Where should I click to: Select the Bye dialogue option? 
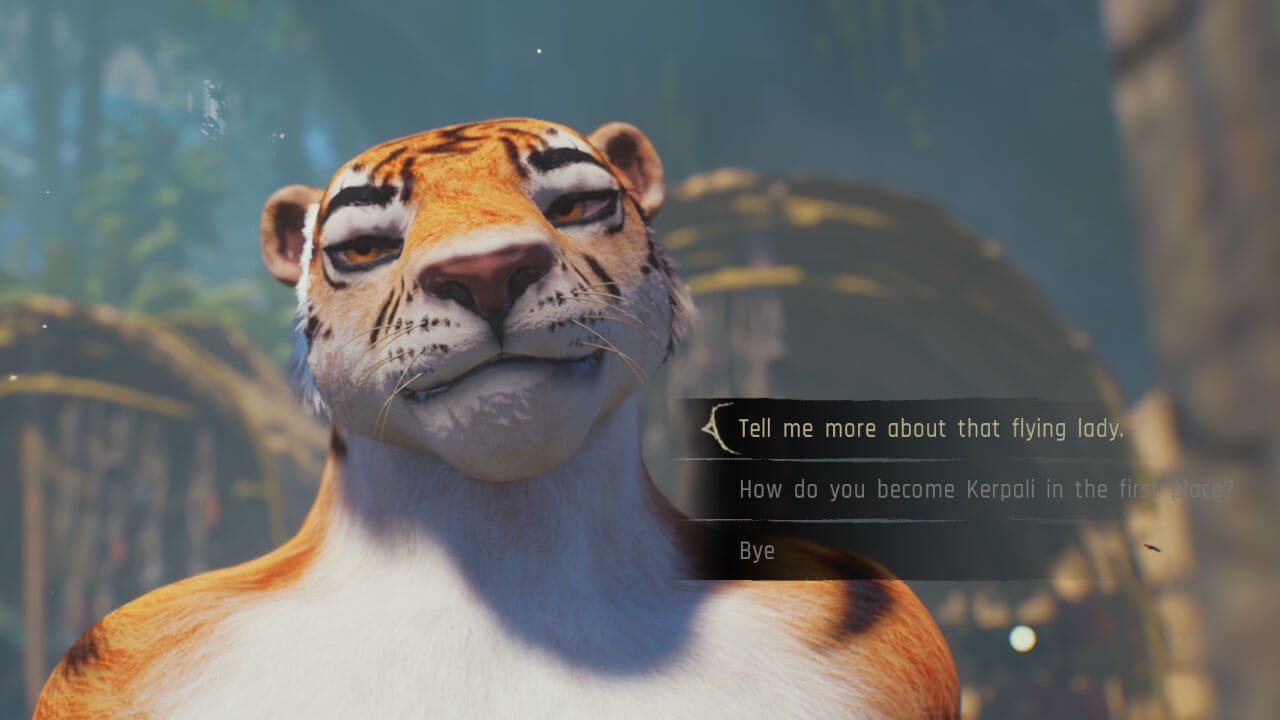click(x=757, y=551)
